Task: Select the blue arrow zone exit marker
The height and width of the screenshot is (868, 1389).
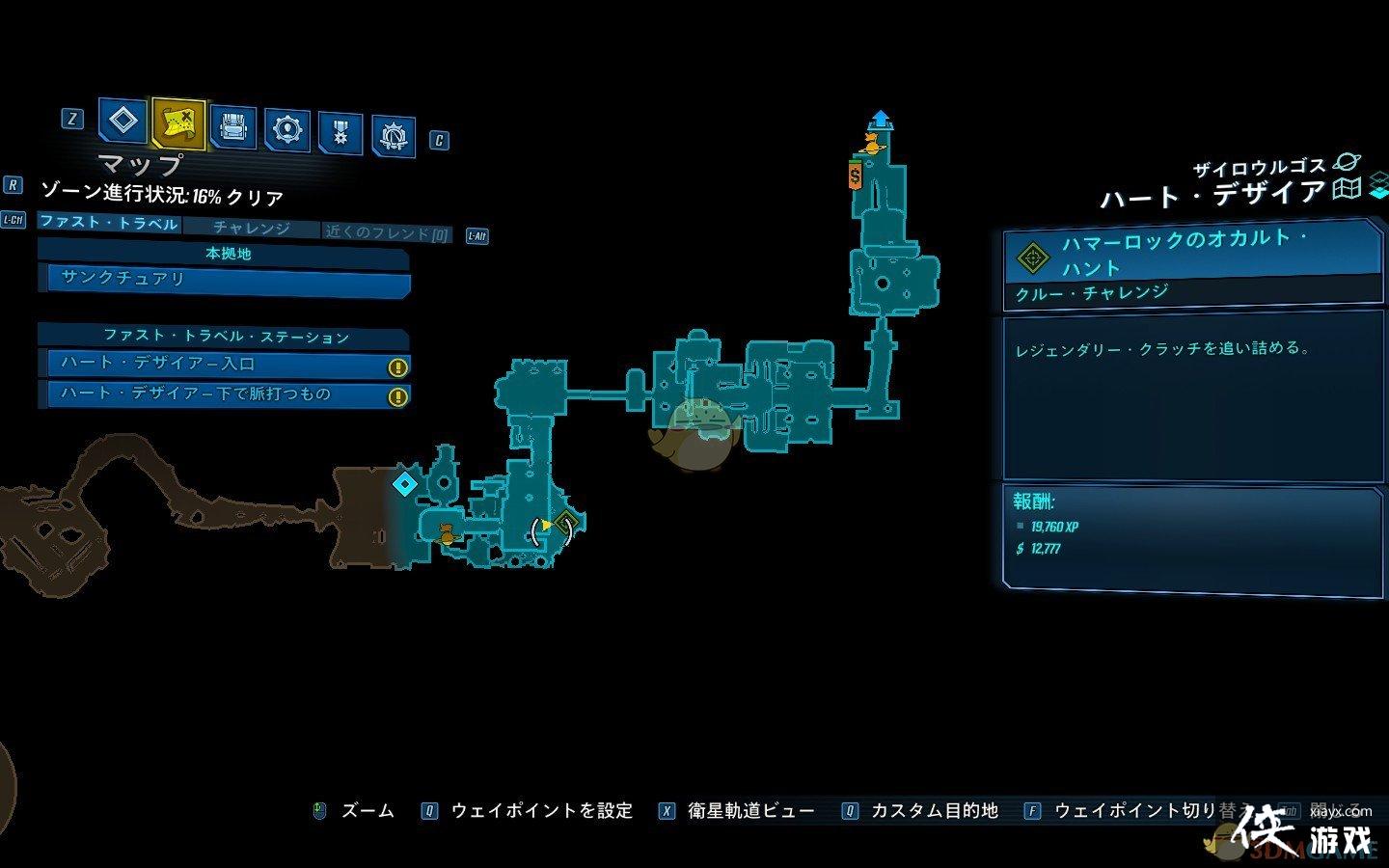Action: [x=880, y=120]
